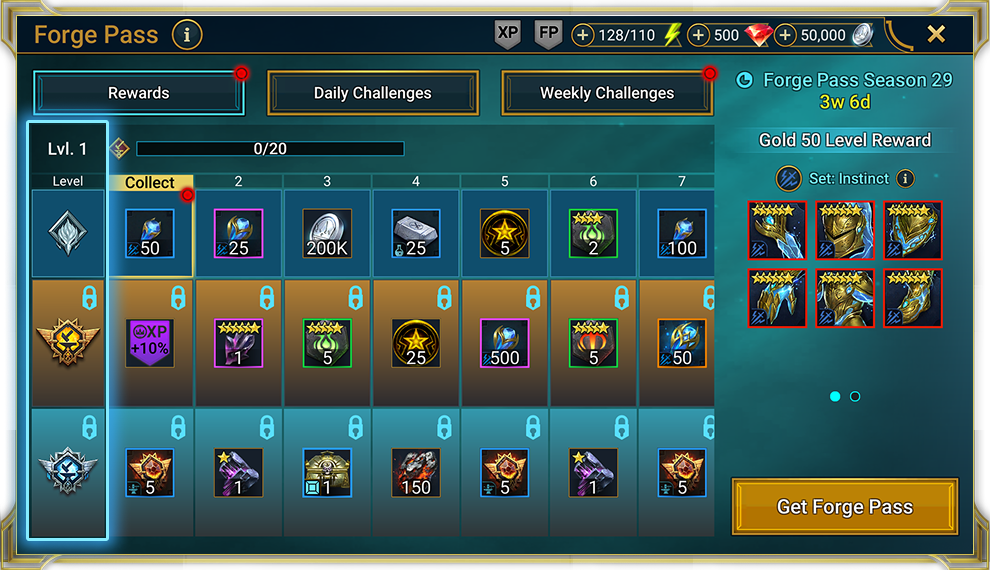Image resolution: width=990 pixels, height=570 pixels.
Task: Buy the Get Forge Pass button
Action: click(x=845, y=507)
